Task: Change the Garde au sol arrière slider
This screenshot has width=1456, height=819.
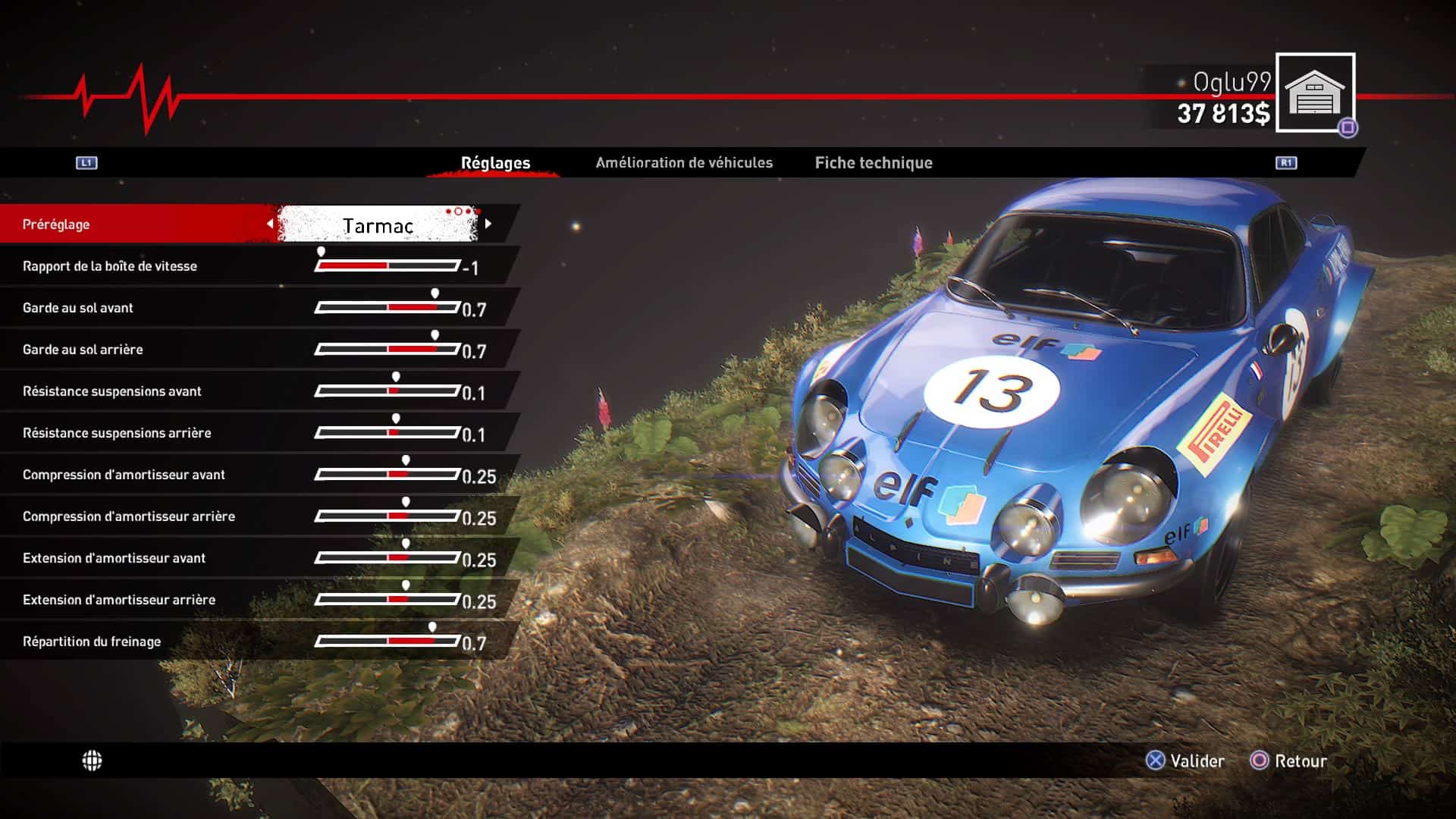Action: pos(388,350)
